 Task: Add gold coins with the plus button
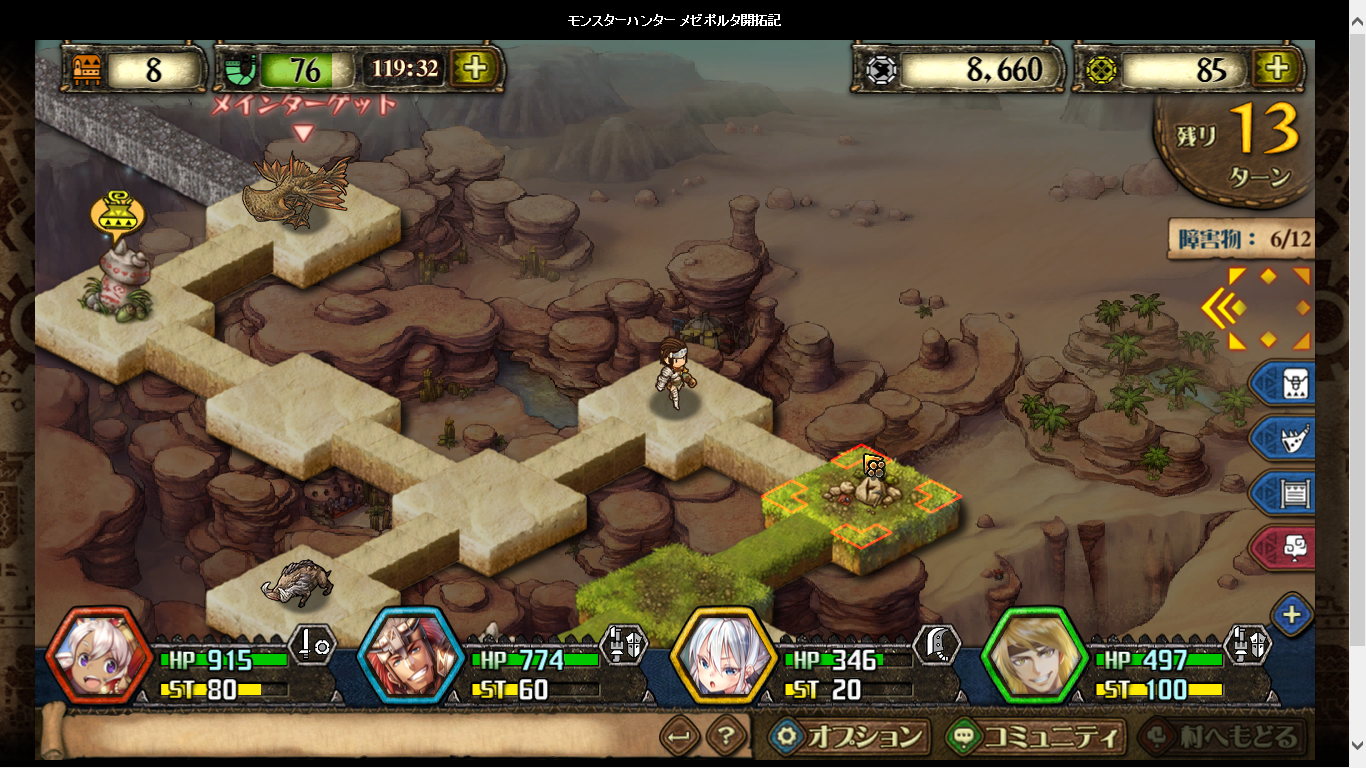tap(1276, 68)
